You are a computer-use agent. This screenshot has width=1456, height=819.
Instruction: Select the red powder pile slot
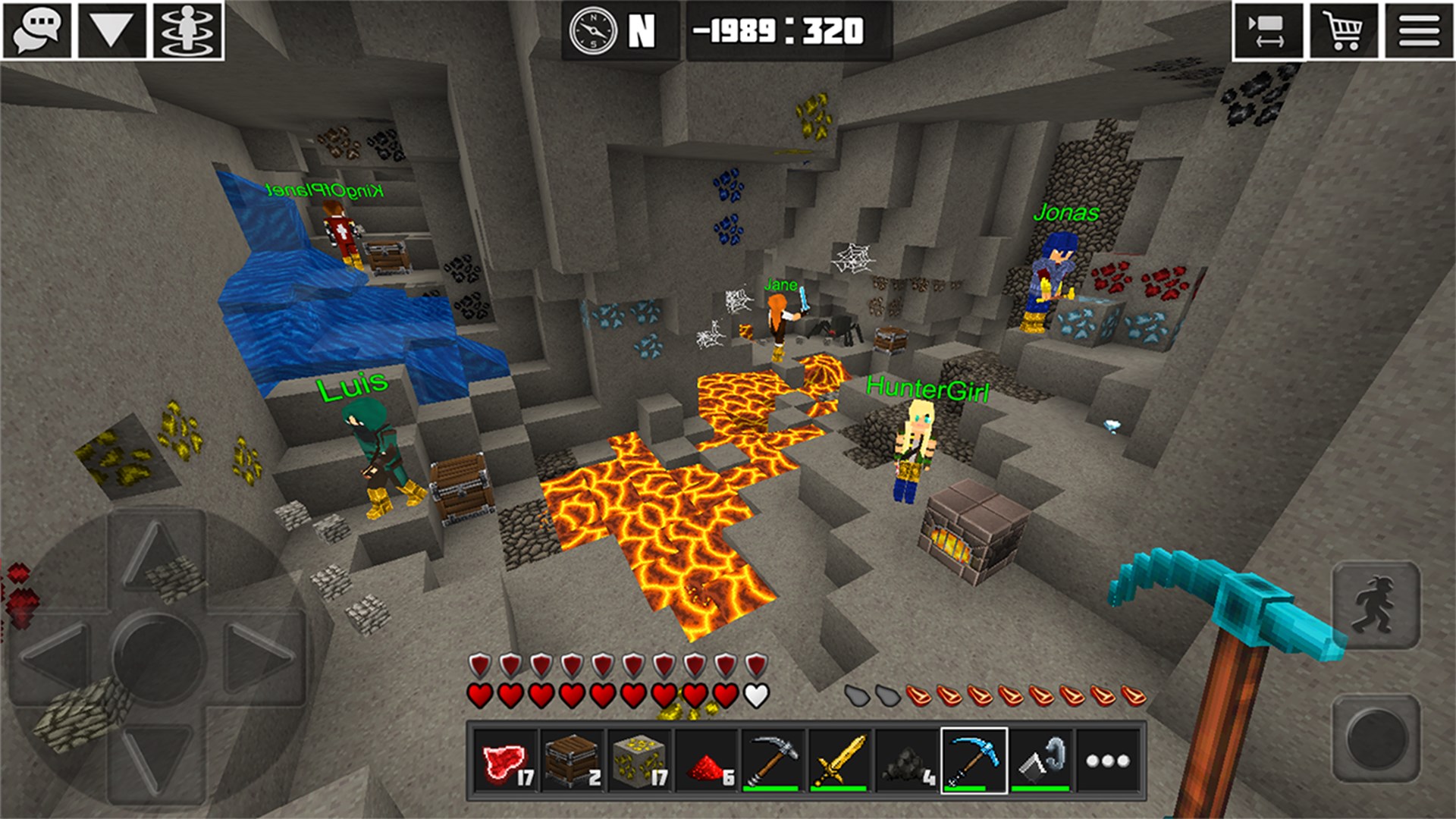click(707, 761)
